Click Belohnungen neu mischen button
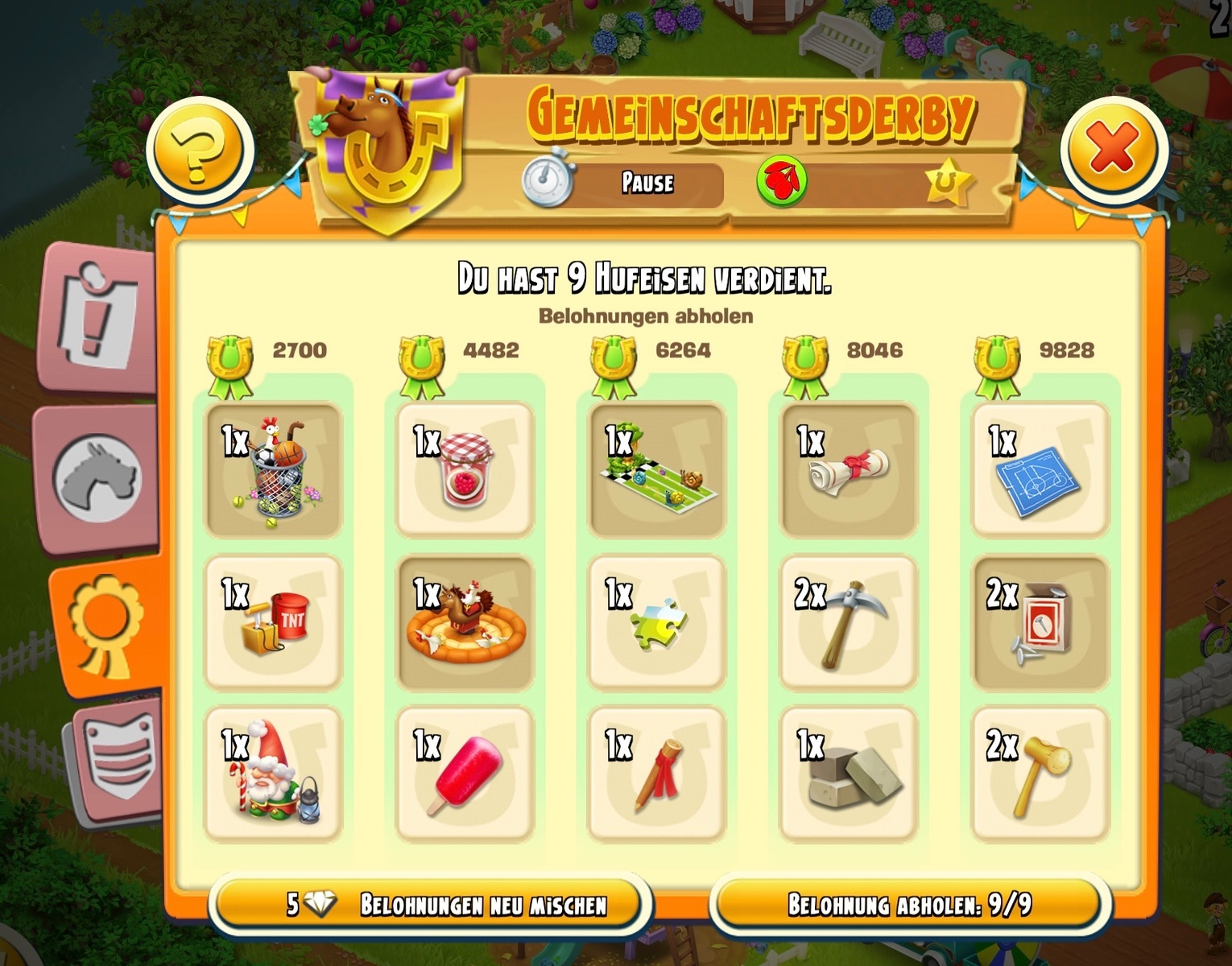Viewport: 1232px width, 966px height. (x=431, y=905)
